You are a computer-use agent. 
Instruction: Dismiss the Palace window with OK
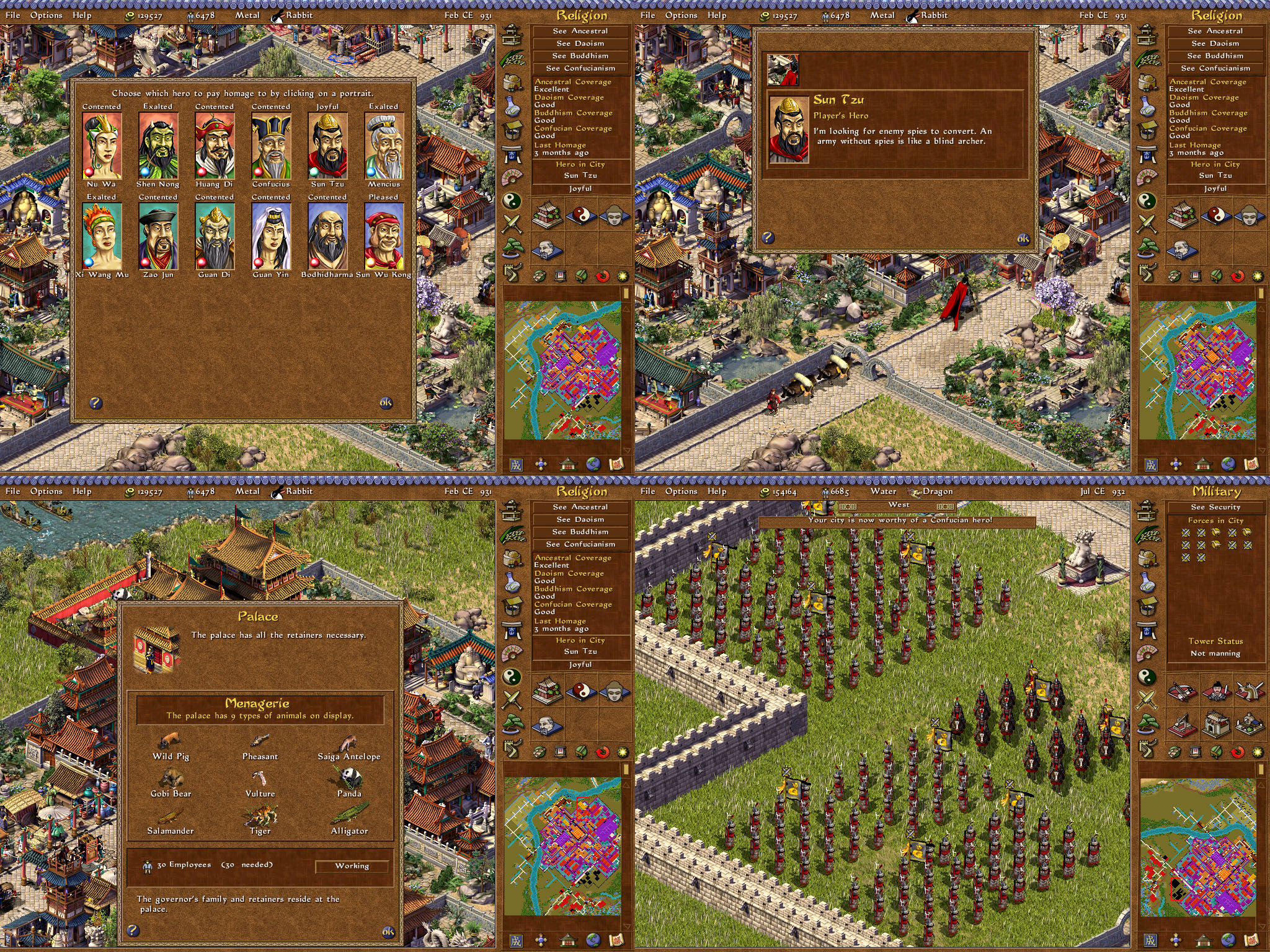tap(388, 932)
